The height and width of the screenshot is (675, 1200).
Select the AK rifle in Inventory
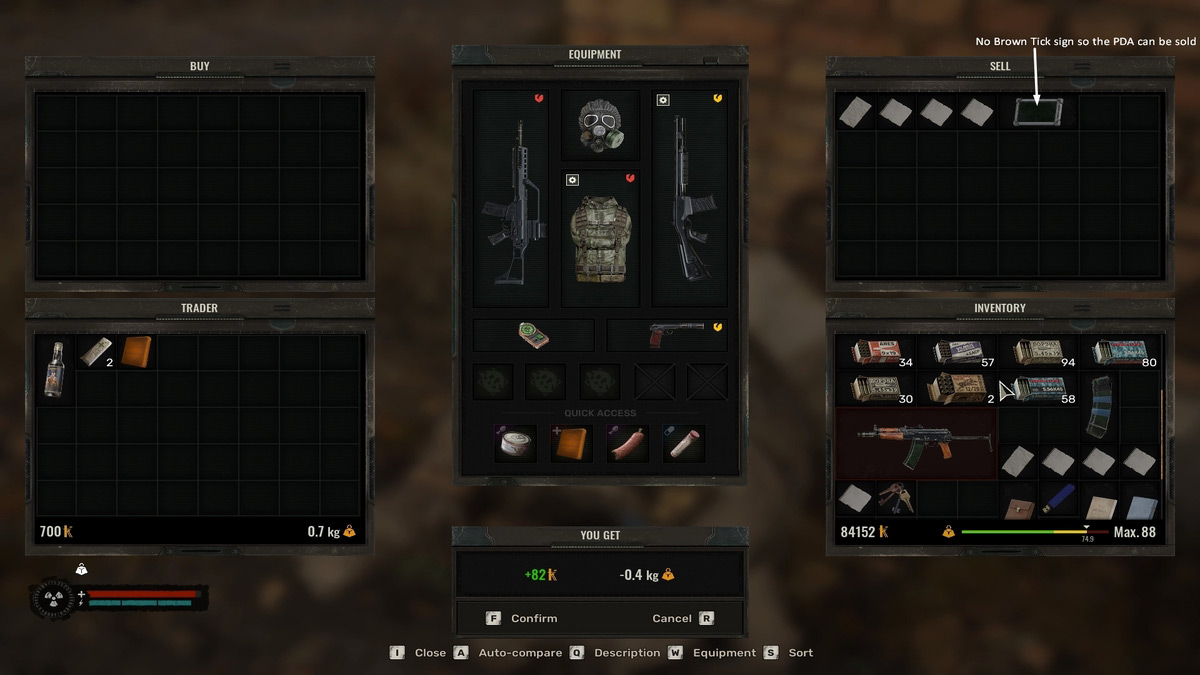click(915, 442)
